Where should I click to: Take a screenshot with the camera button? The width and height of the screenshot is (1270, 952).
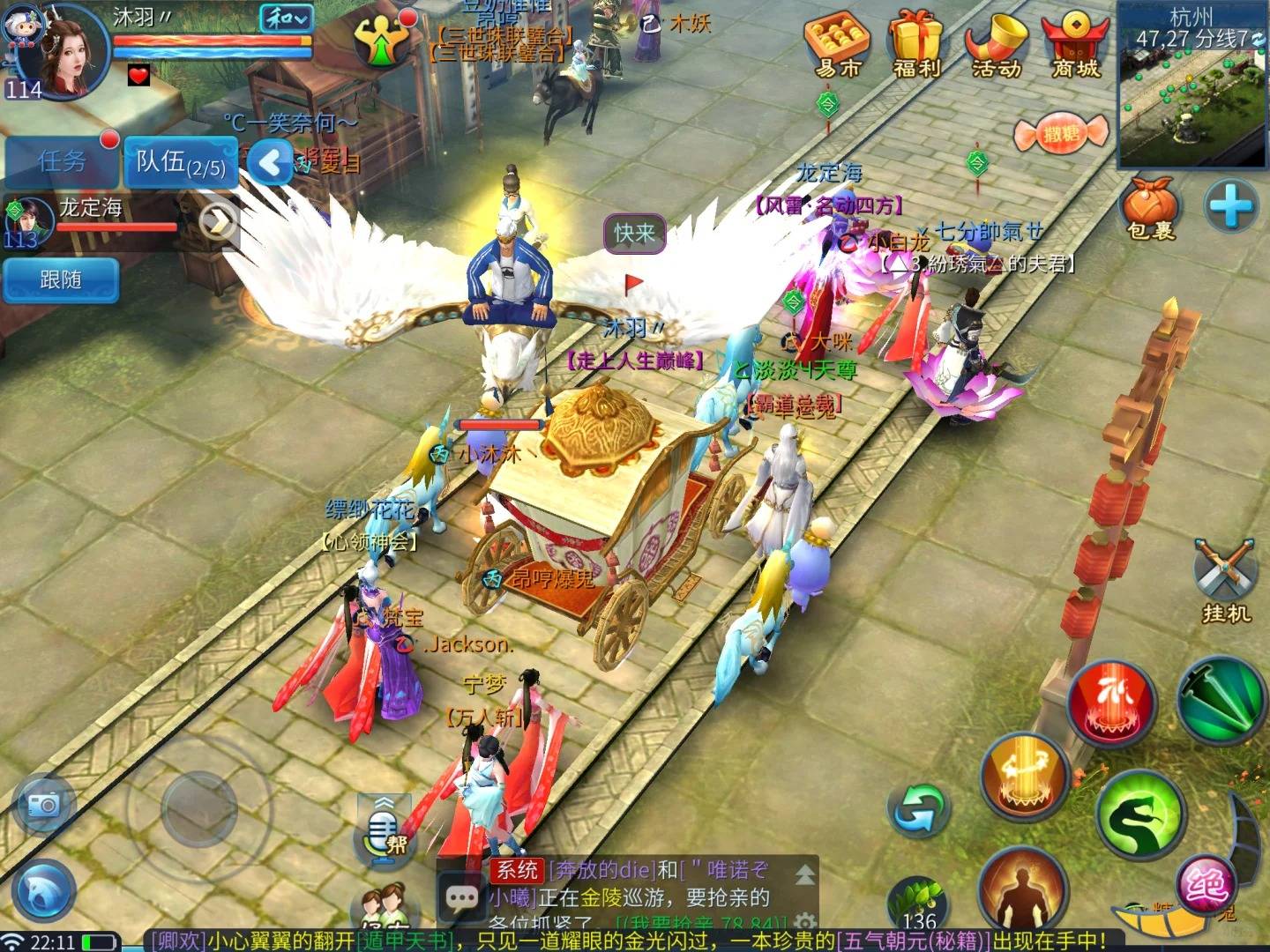click(44, 804)
